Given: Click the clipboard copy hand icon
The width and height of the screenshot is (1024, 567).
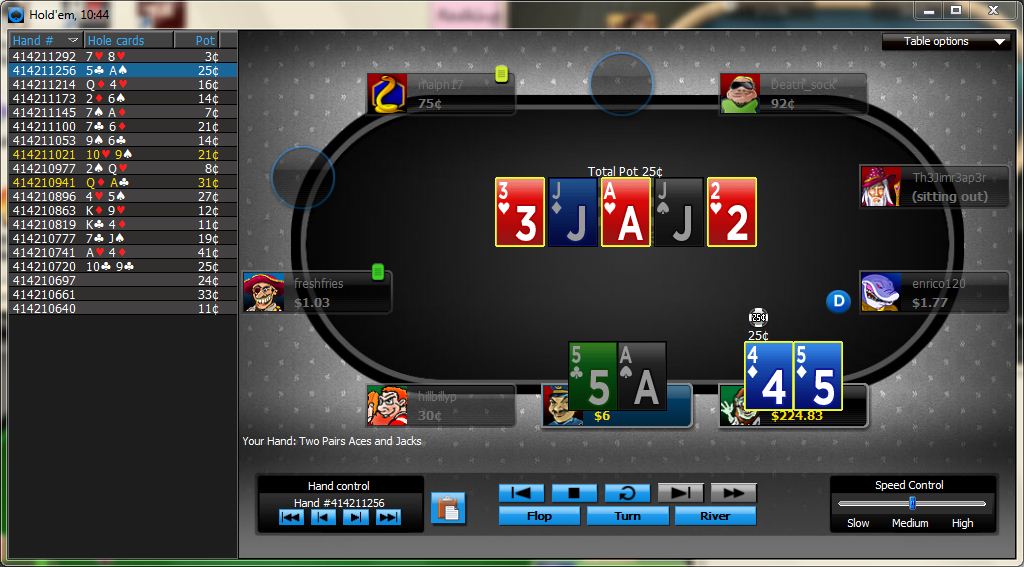Looking at the screenshot, I should tap(449, 508).
